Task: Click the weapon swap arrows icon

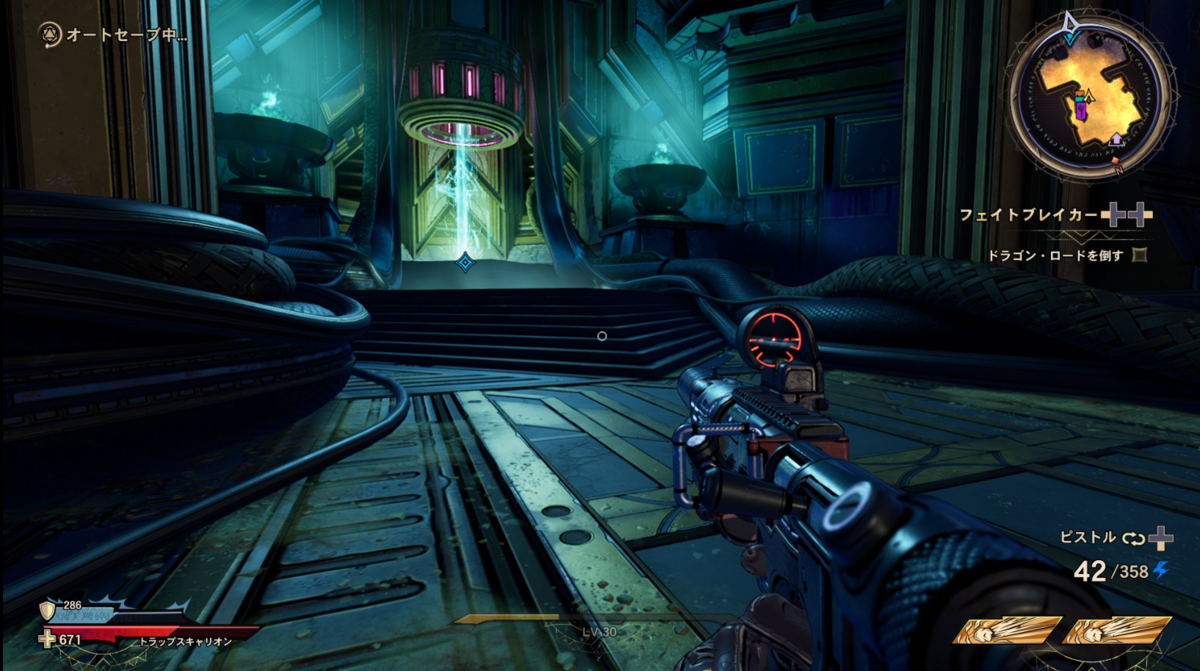Action: 1132,538
